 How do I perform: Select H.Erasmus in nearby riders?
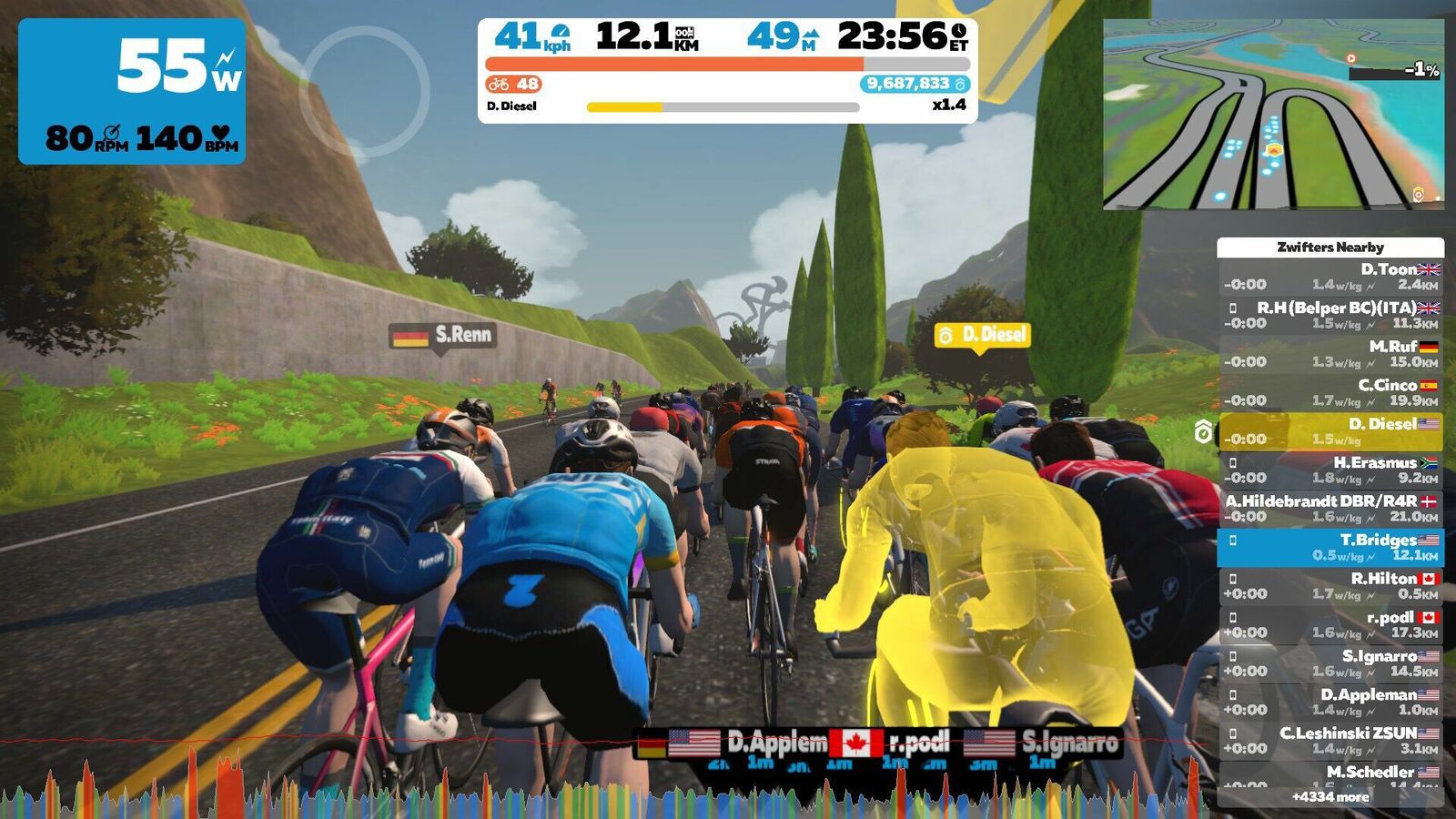click(x=1330, y=470)
